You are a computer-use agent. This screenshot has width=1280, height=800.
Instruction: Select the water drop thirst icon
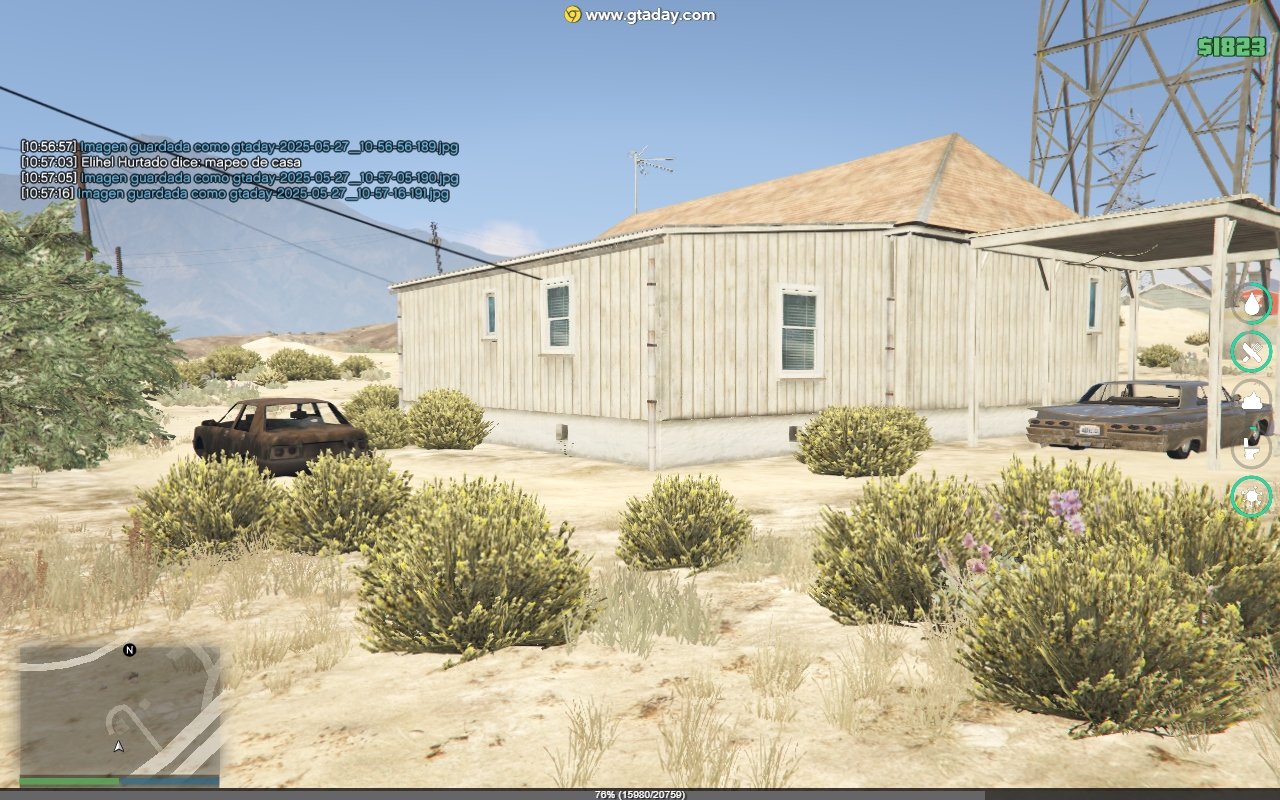pyautogui.click(x=1251, y=303)
